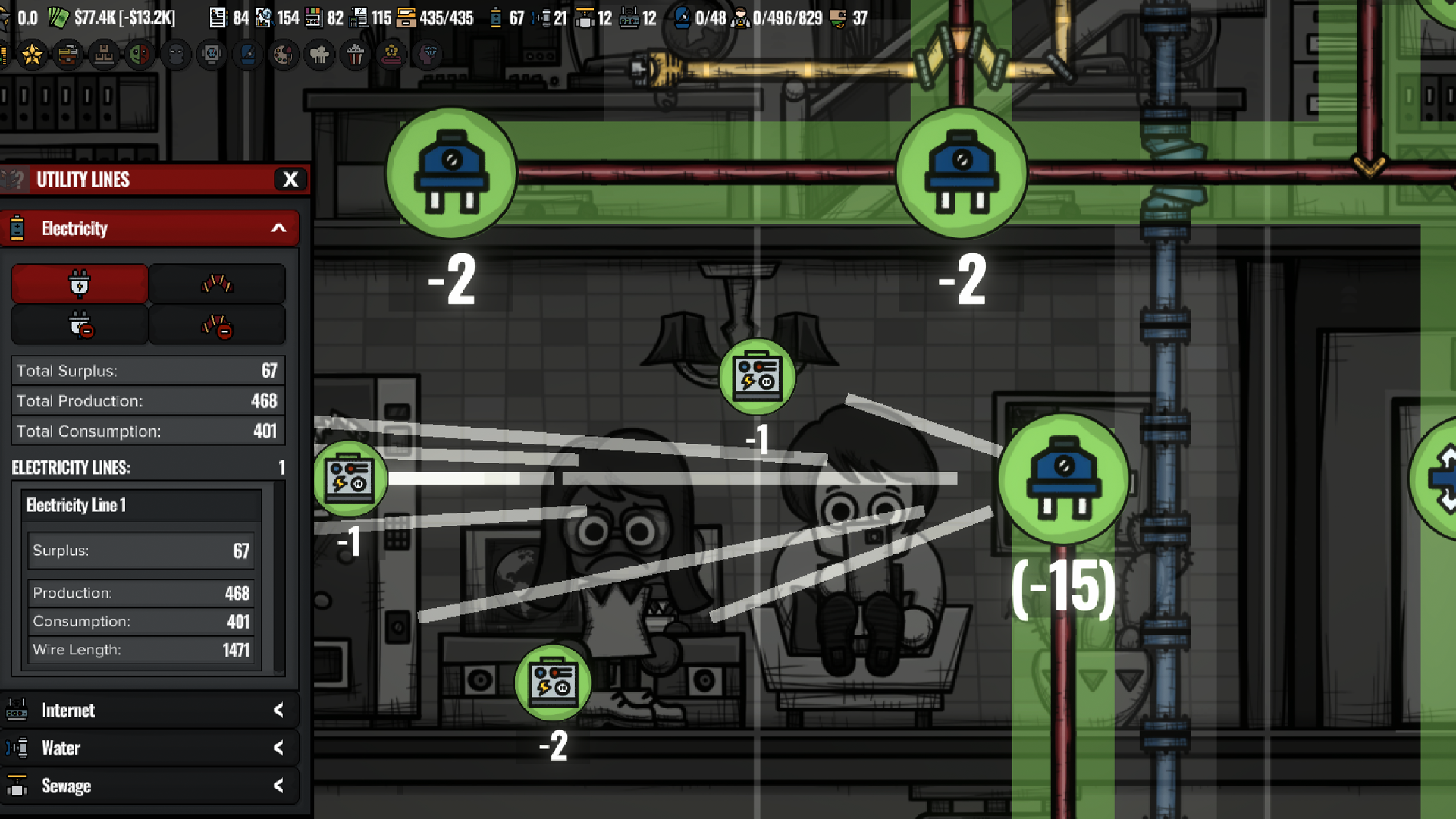Select the draw electrical wire tool

coord(217,284)
